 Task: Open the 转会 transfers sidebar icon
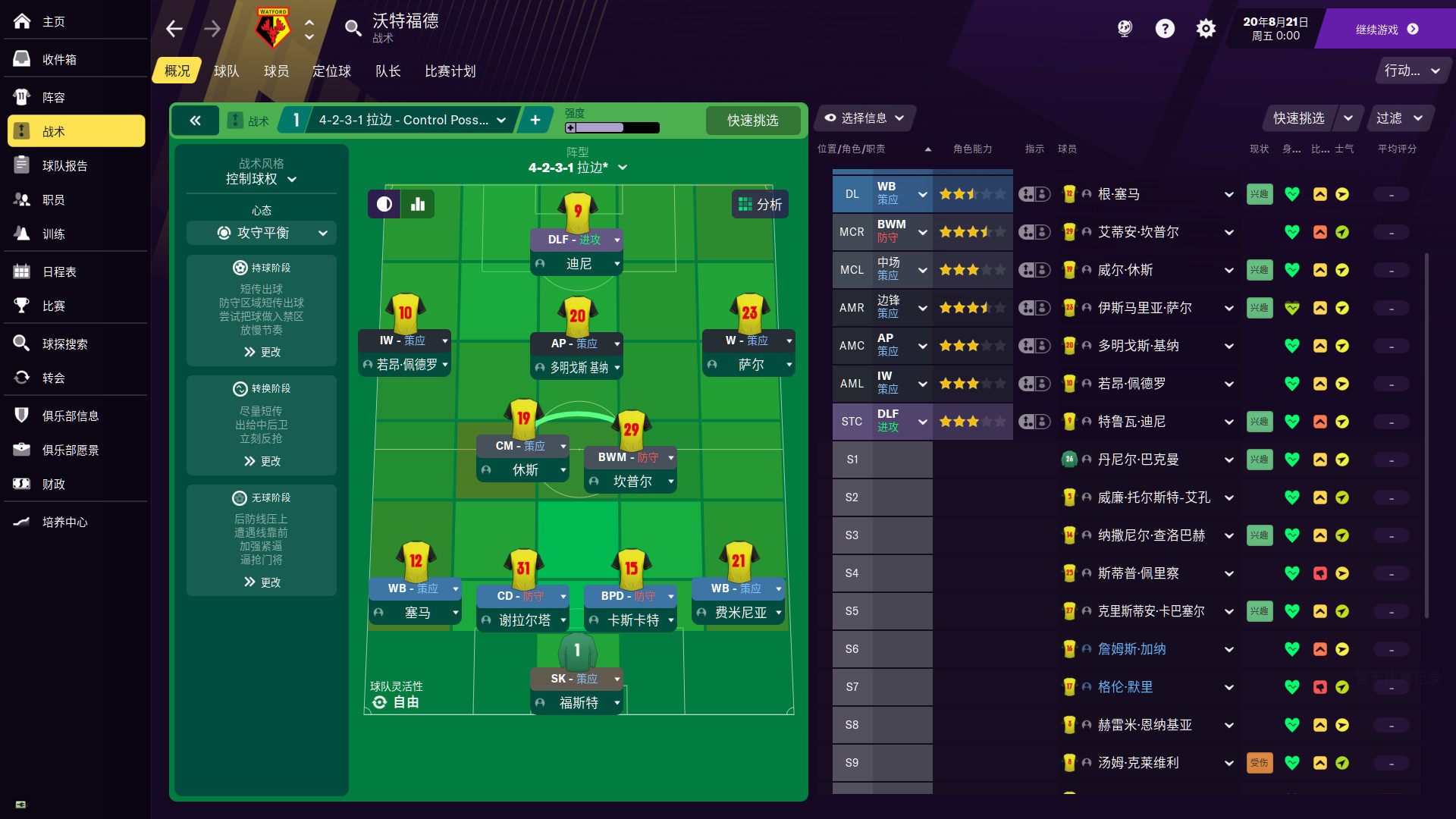(21, 378)
